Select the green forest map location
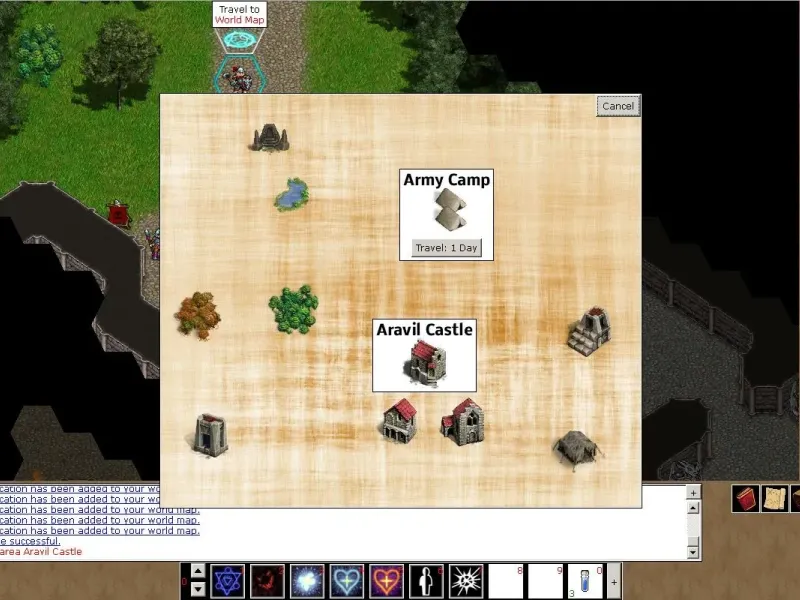 coord(293,308)
